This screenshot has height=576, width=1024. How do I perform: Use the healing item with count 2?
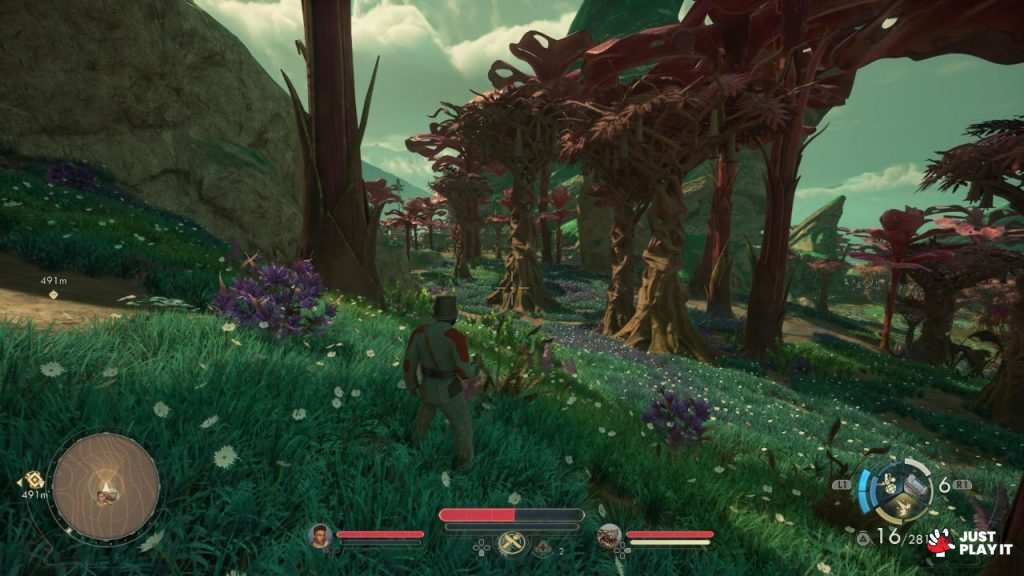click(x=542, y=546)
